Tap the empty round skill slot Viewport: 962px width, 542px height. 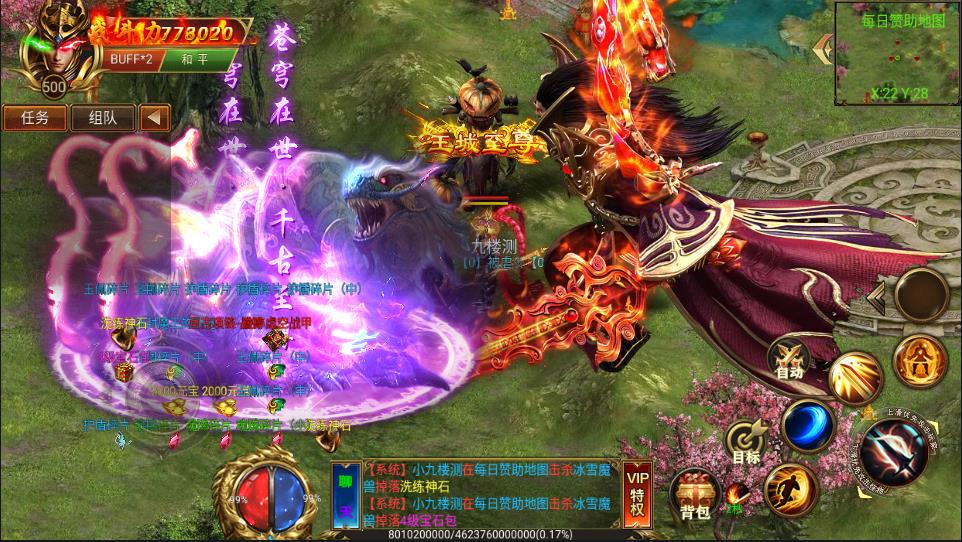(920, 294)
